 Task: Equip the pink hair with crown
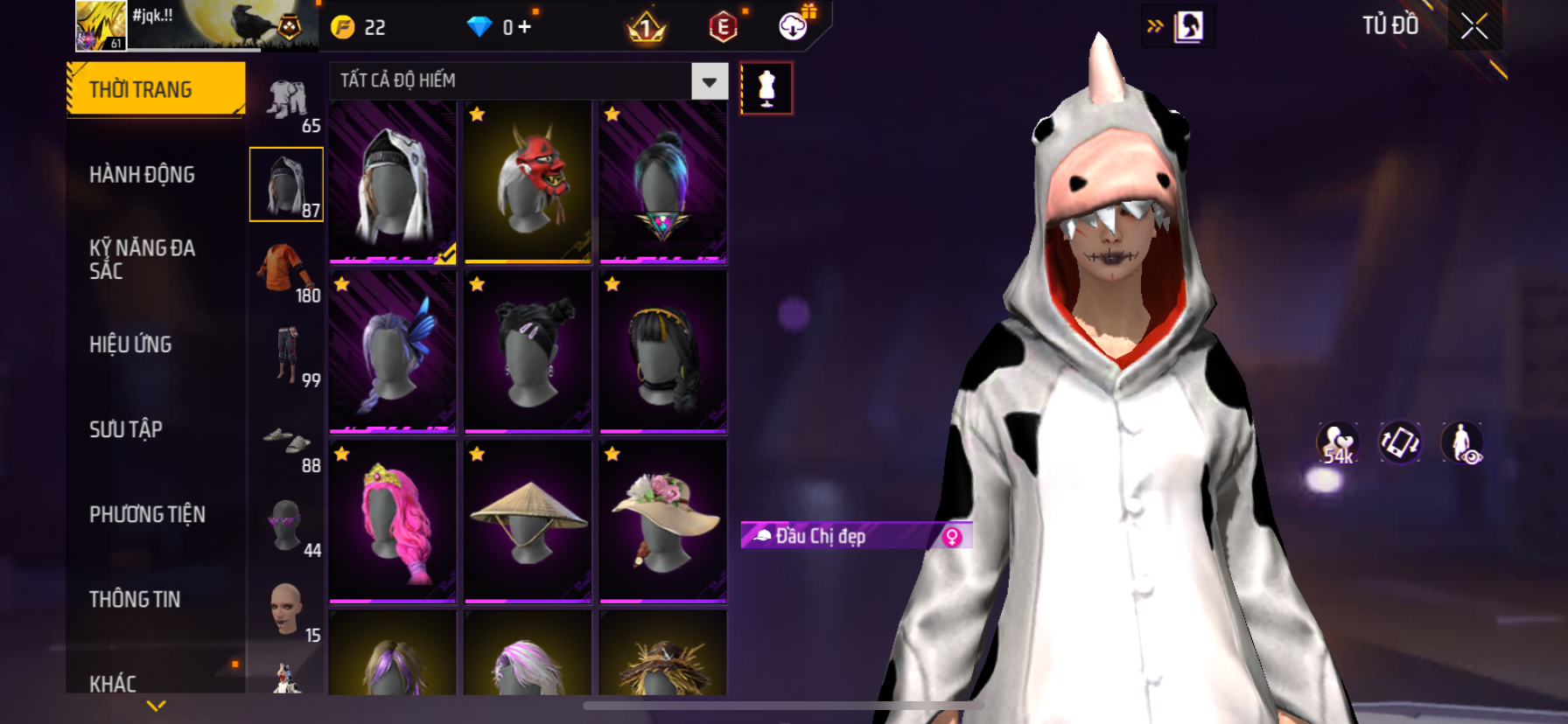click(393, 521)
